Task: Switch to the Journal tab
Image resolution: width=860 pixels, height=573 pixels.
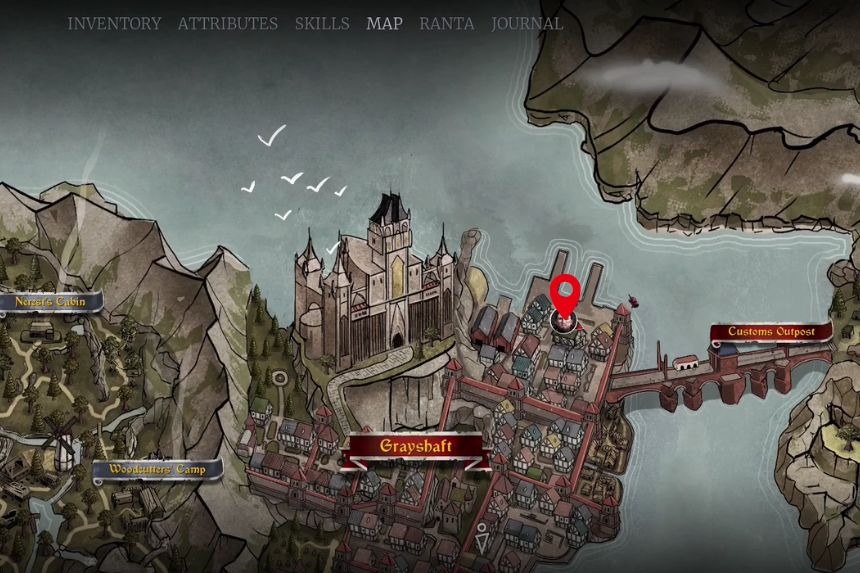Action: pyautogui.click(x=527, y=23)
